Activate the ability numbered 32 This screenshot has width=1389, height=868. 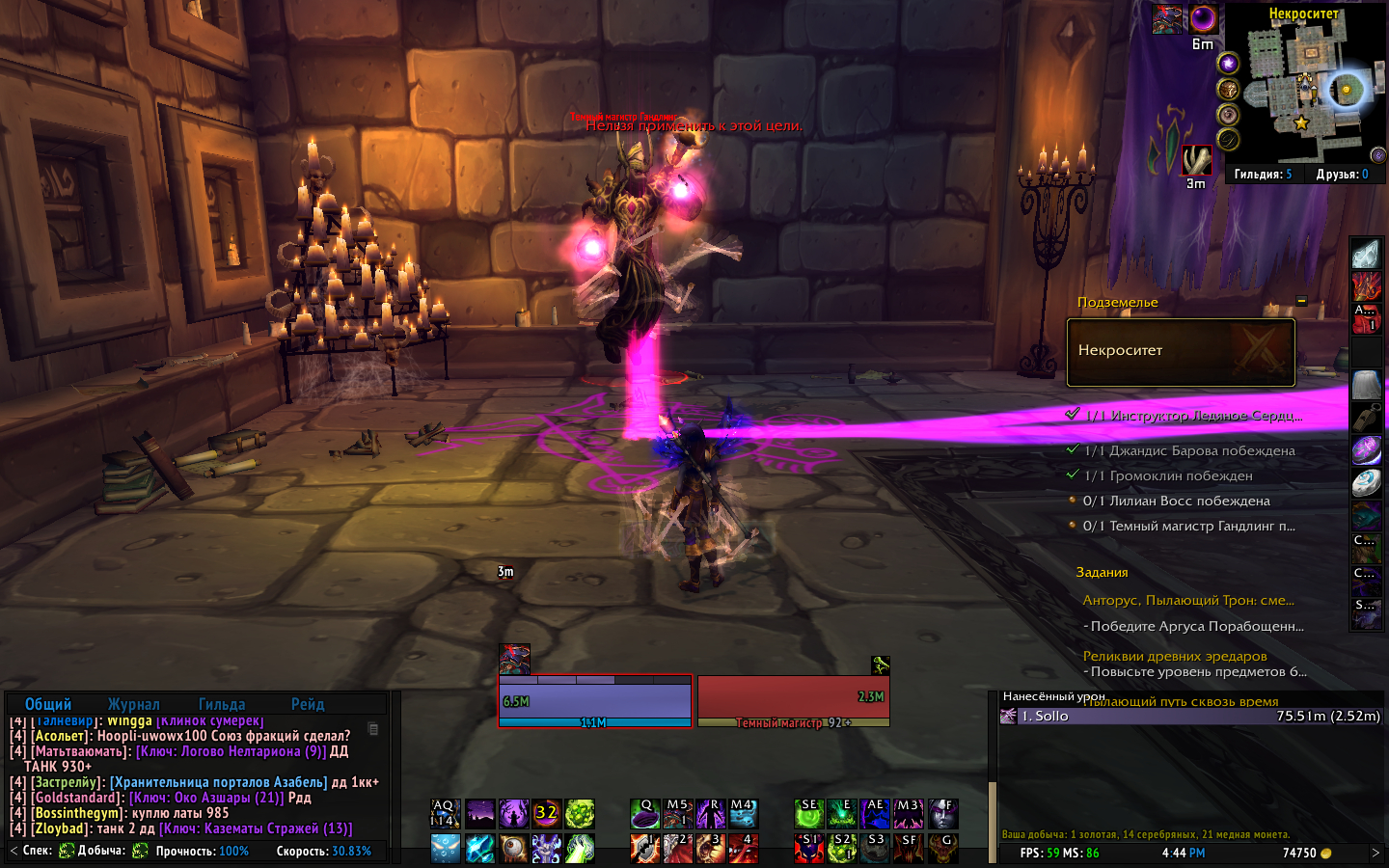click(x=547, y=814)
